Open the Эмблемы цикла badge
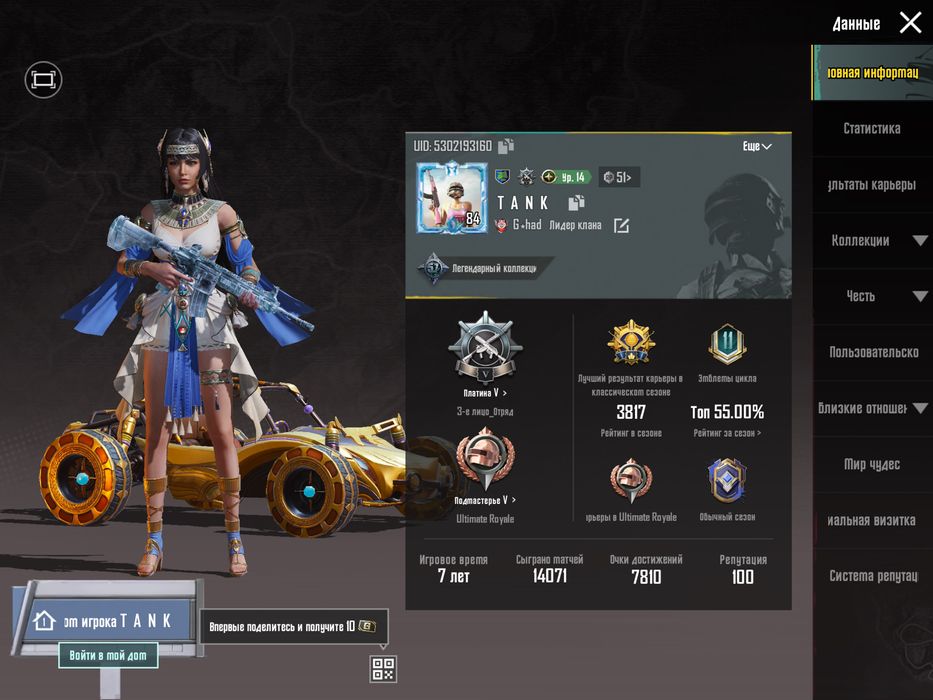The width and height of the screenshot is (933, 700). [727, 345]
